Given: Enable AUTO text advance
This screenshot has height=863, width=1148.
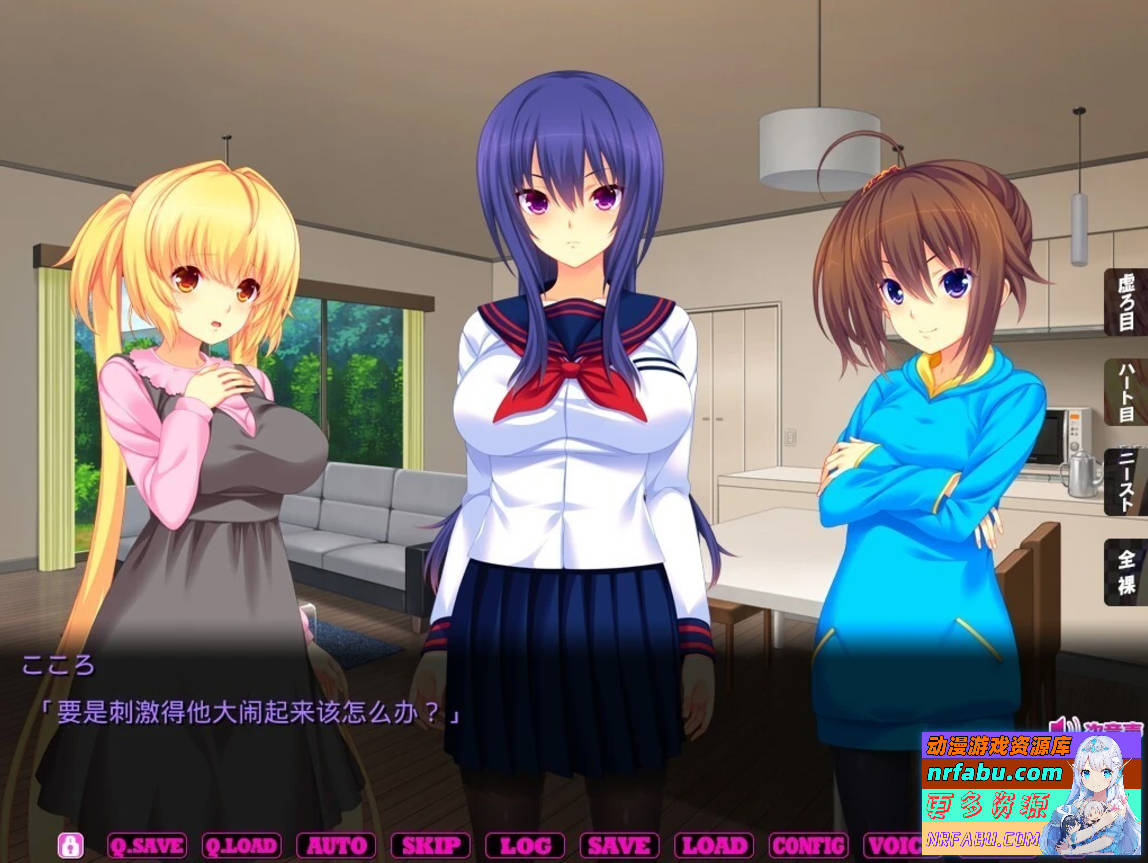Looking at the screenshot, I should point(336,845).
